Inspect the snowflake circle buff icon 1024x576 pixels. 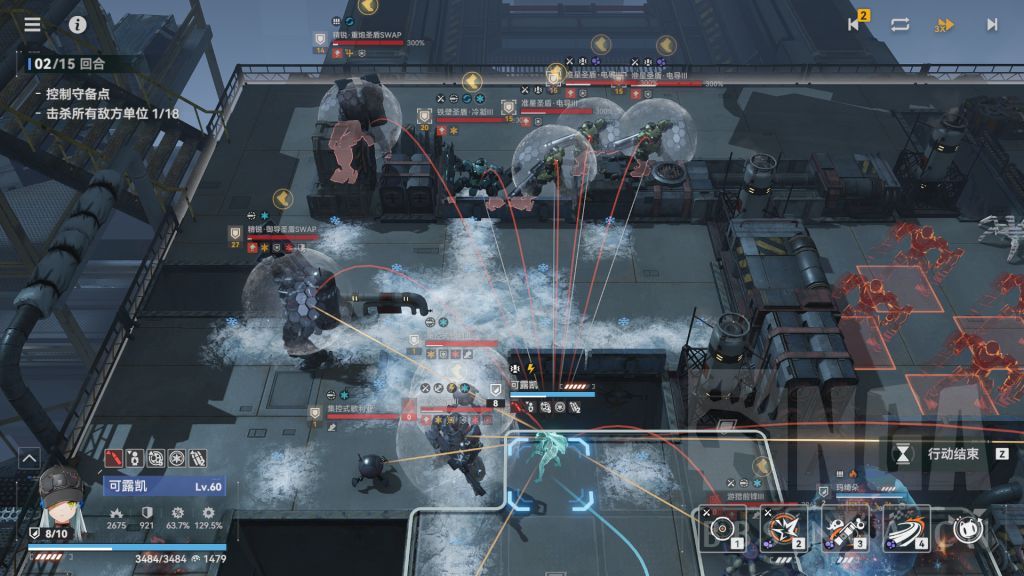pyautogui.click(x=176, y=458)
